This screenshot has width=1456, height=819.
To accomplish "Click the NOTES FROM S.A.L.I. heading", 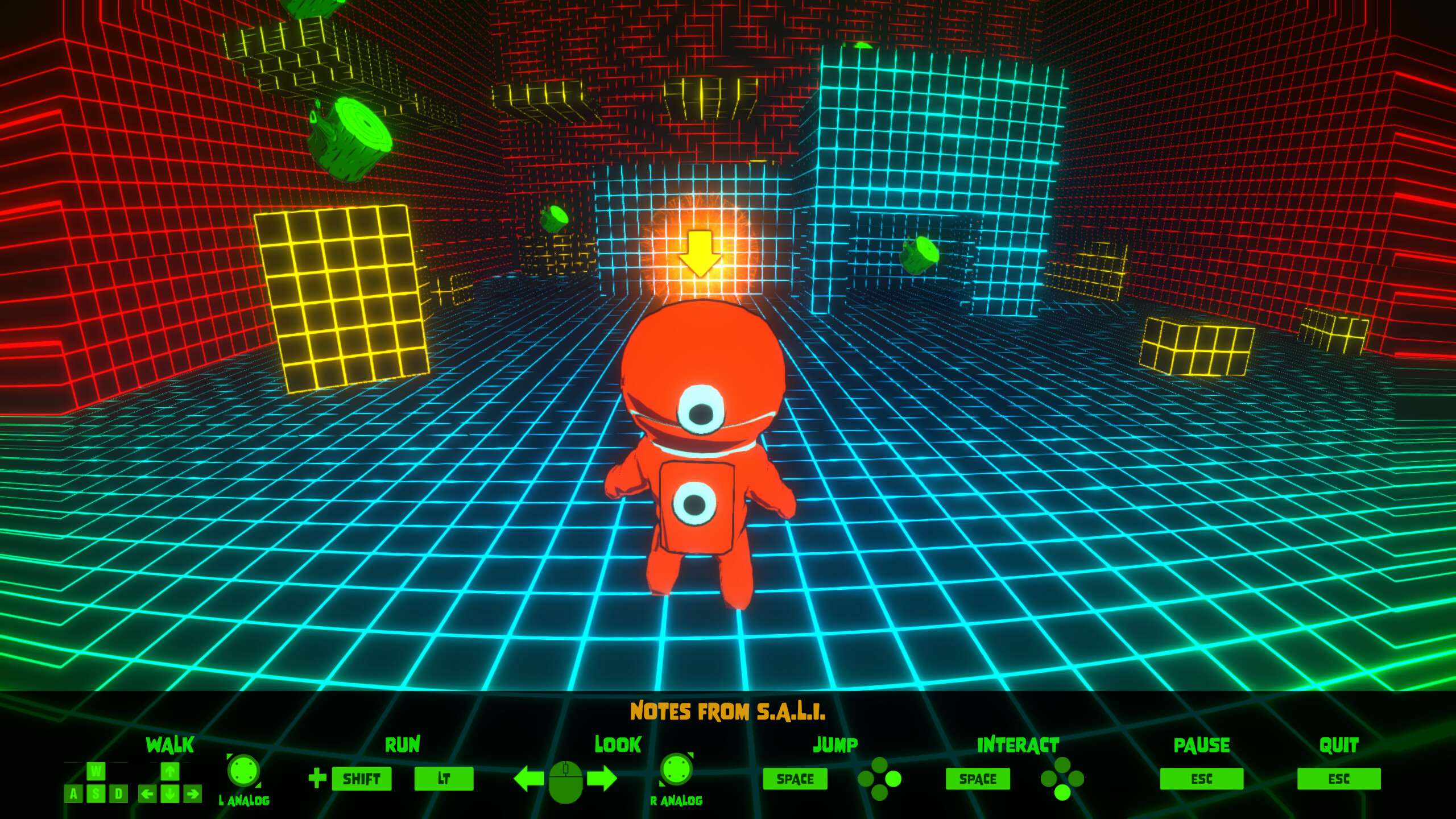I will tap(728, 713).
